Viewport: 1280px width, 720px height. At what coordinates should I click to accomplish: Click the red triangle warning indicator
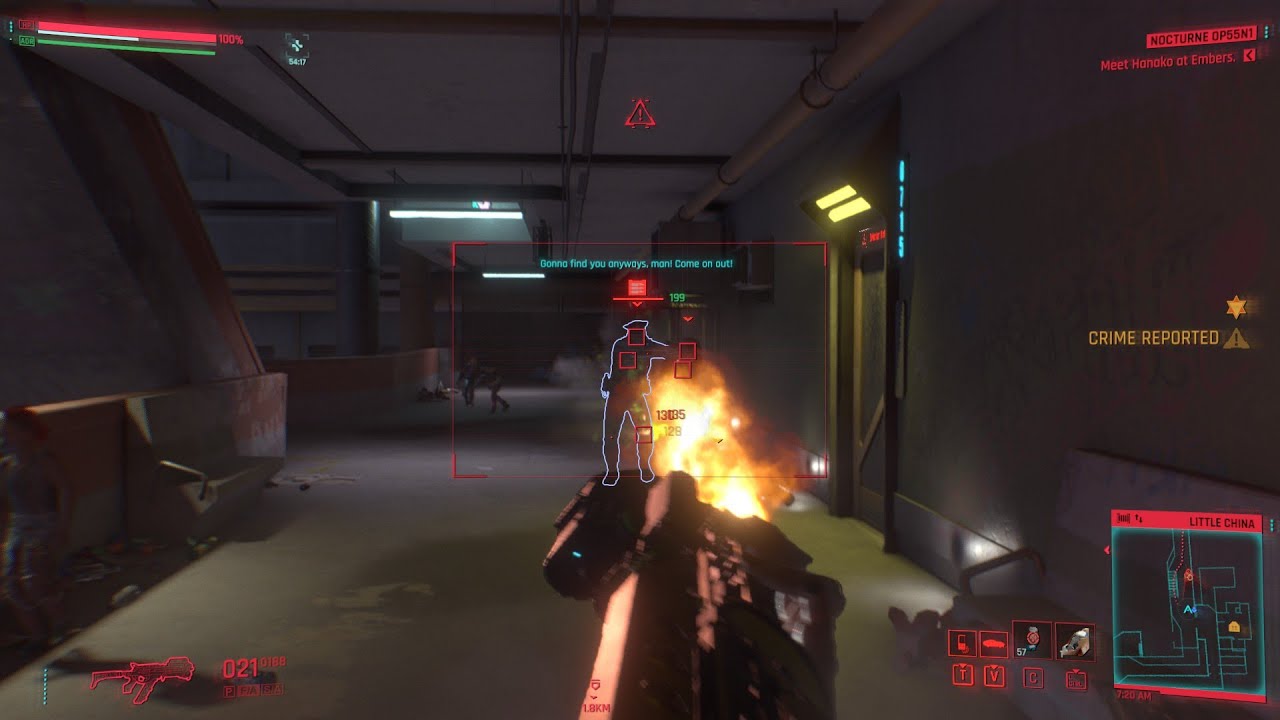(x=639, y=114)
